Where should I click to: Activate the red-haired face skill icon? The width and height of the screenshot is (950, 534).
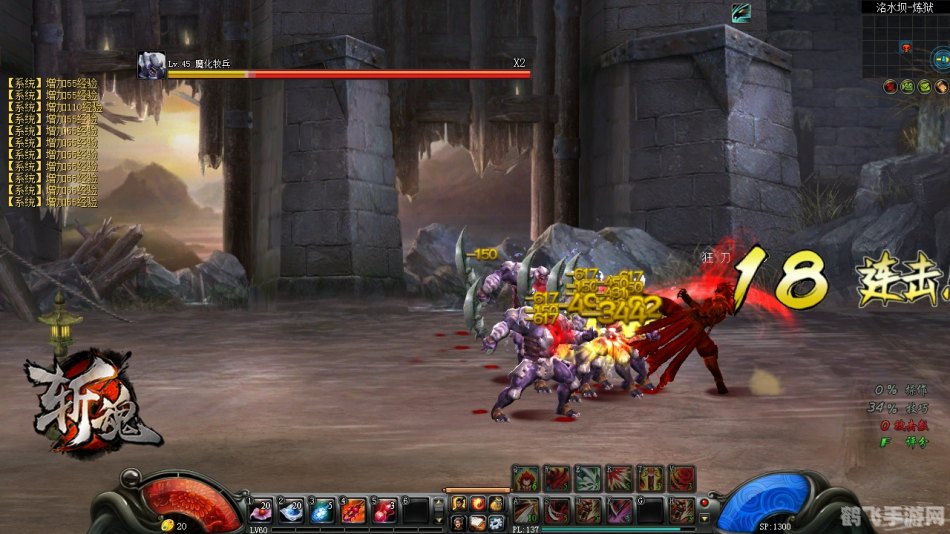point(527,478)
